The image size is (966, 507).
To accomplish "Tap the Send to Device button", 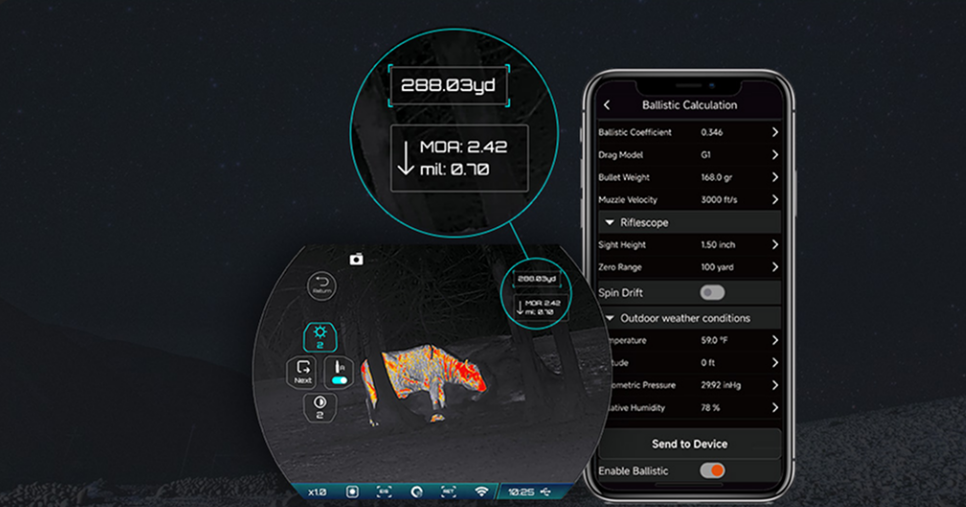I will click(x=688, y=444).
